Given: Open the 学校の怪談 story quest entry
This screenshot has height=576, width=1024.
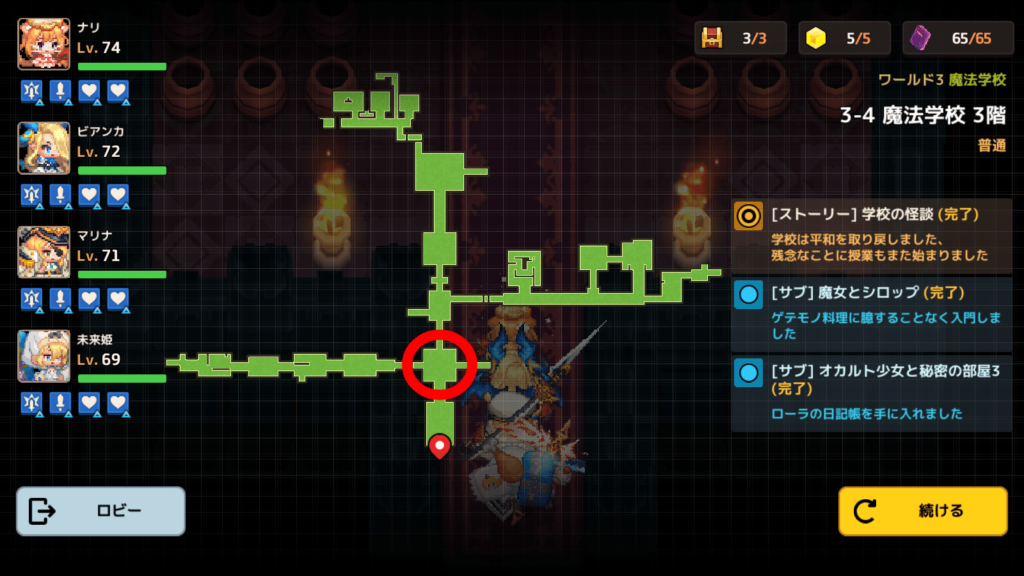Looking at the screenshot, I should click(872, 234).
